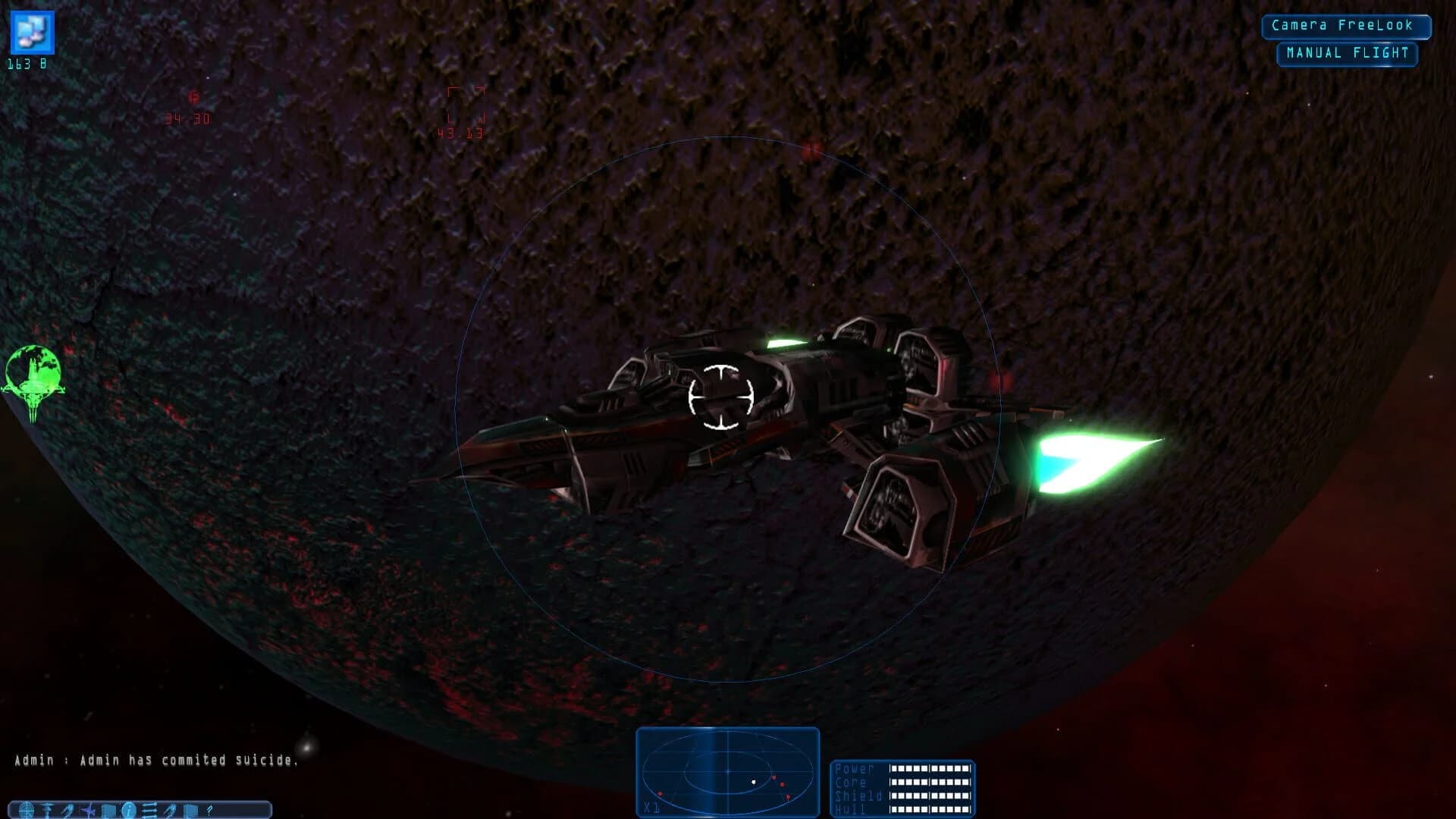Open the cargo ledger book icon

pos(108,810)
